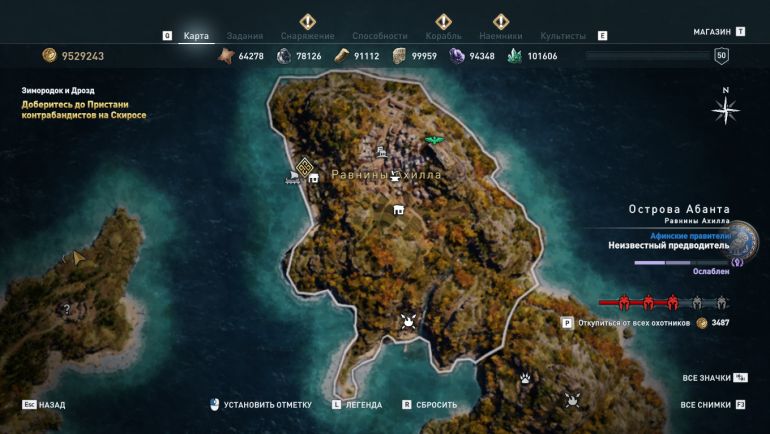This screenshot has height=434, width=770.
Task: Open the Культисты tab
Action: tap(563, 36)
